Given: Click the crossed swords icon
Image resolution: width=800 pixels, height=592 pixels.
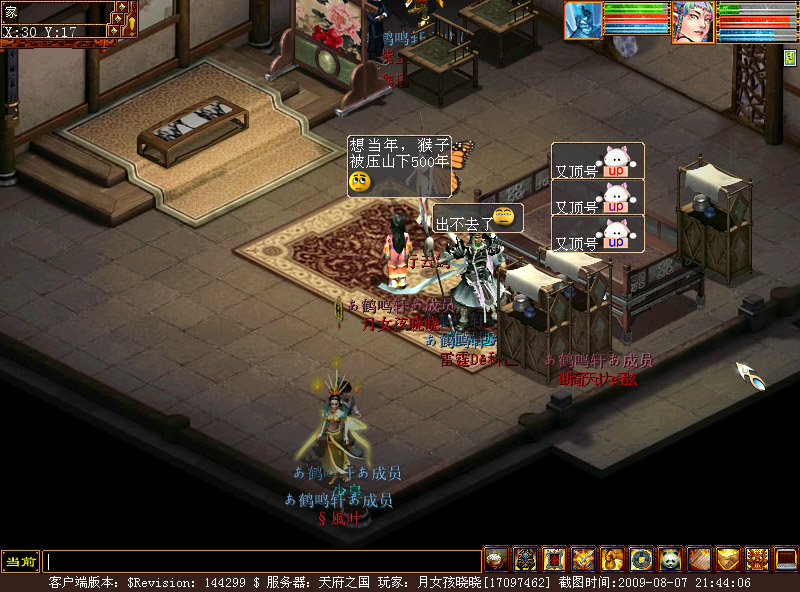Looking at the screenshot, I should [x=583, y=560].
